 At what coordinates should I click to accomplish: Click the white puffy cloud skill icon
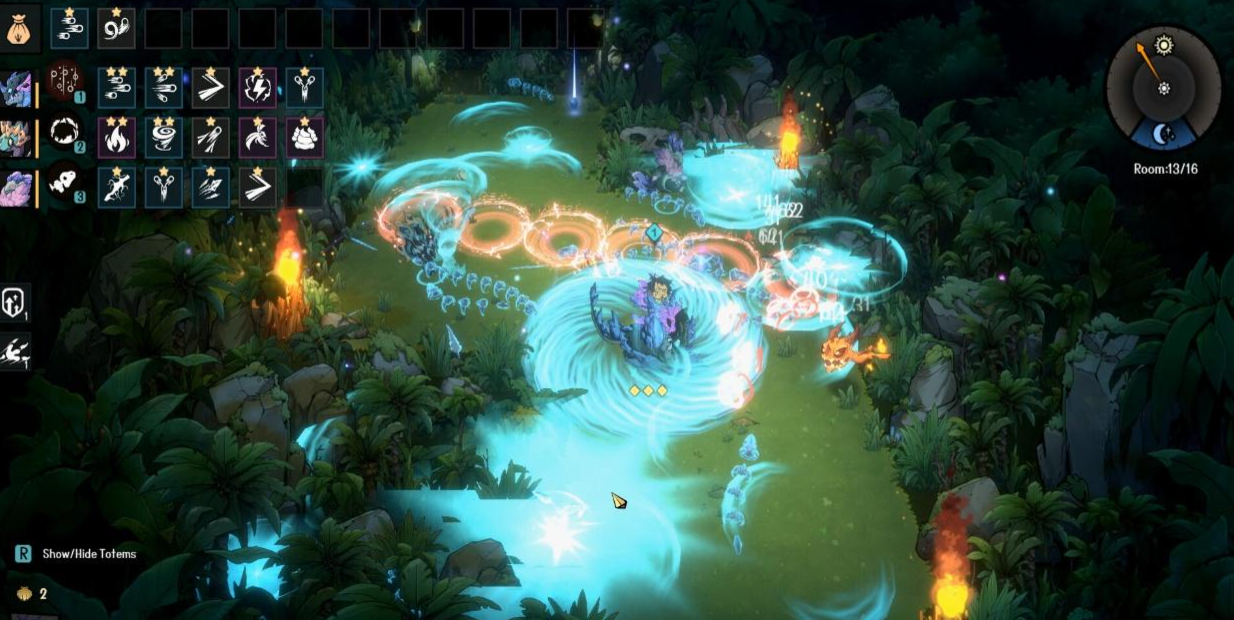(304, 138)
